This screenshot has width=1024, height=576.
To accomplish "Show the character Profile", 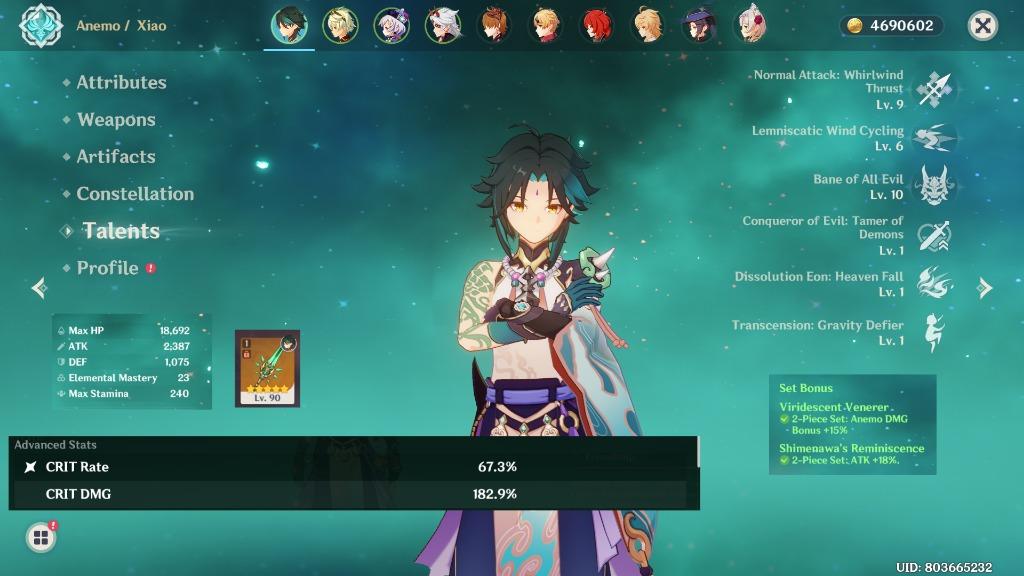I will [x=108, y=267].
